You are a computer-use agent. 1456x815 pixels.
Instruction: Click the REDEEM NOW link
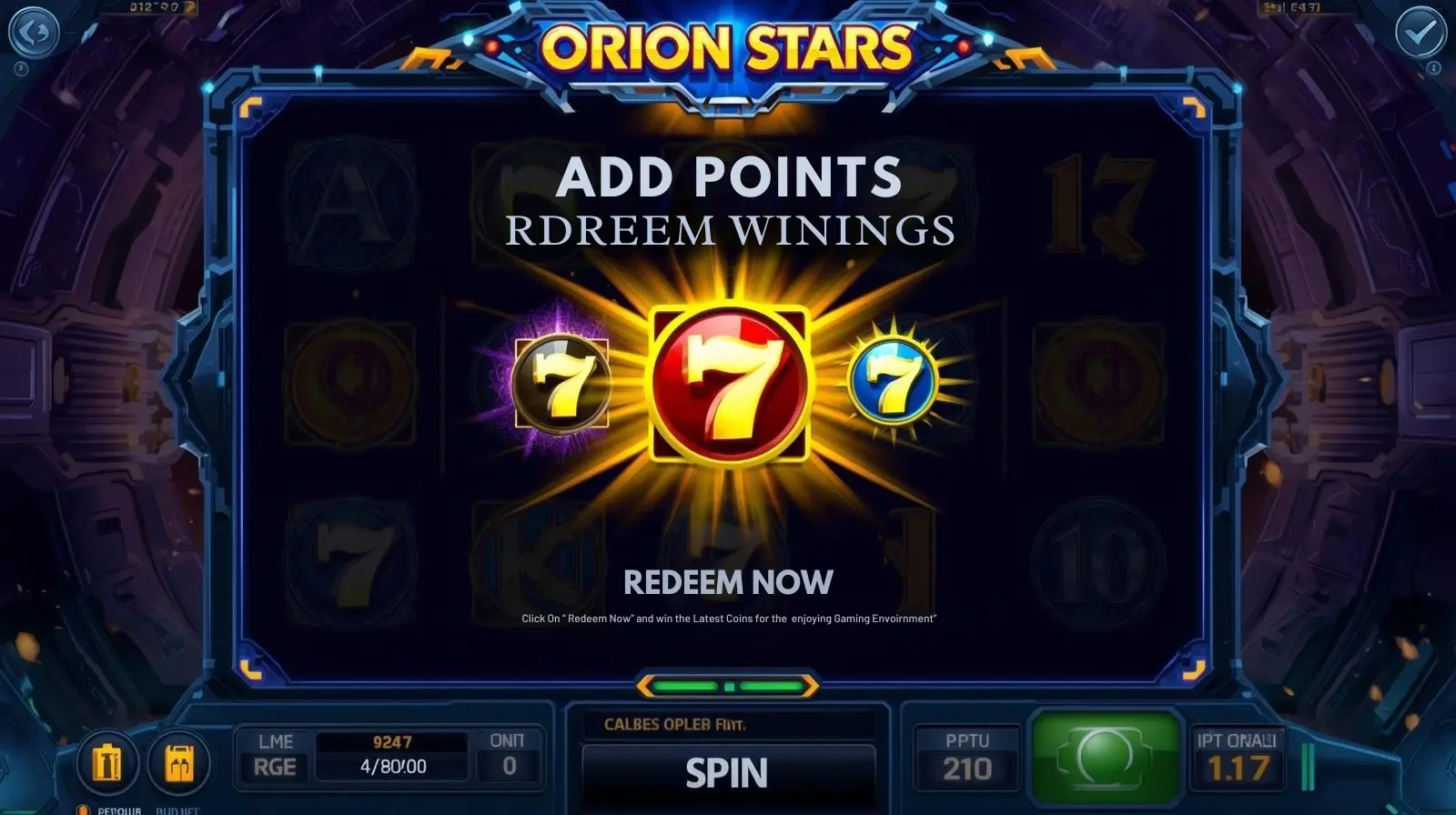[728, 582]
